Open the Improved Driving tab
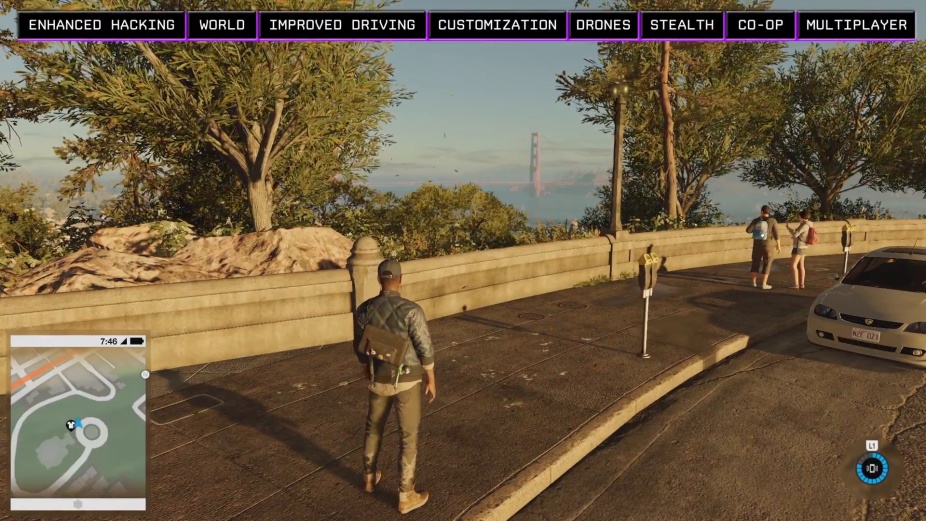926x521 pixels. (x=342, y=25)
